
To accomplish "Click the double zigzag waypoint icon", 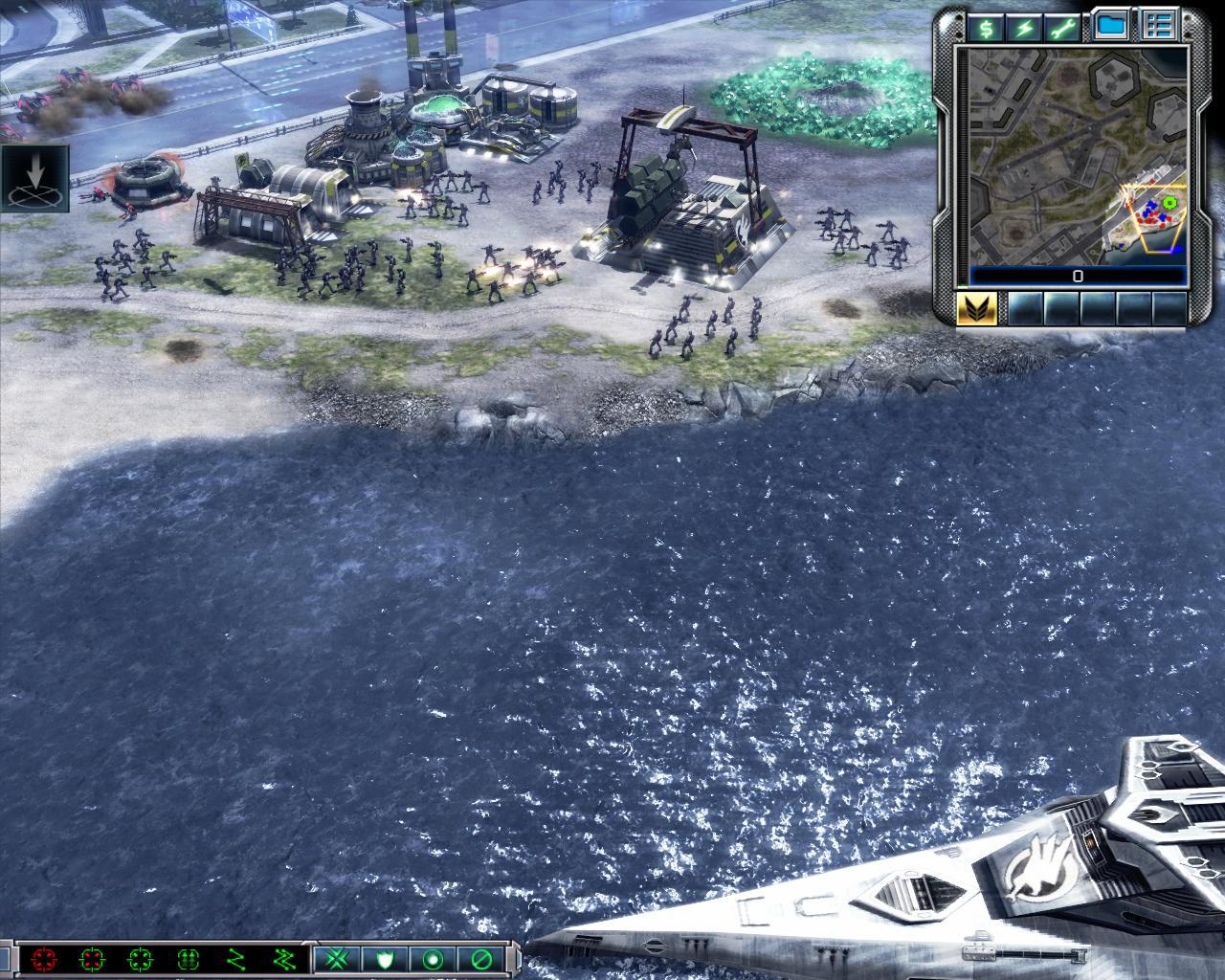I will coord(283,958).
